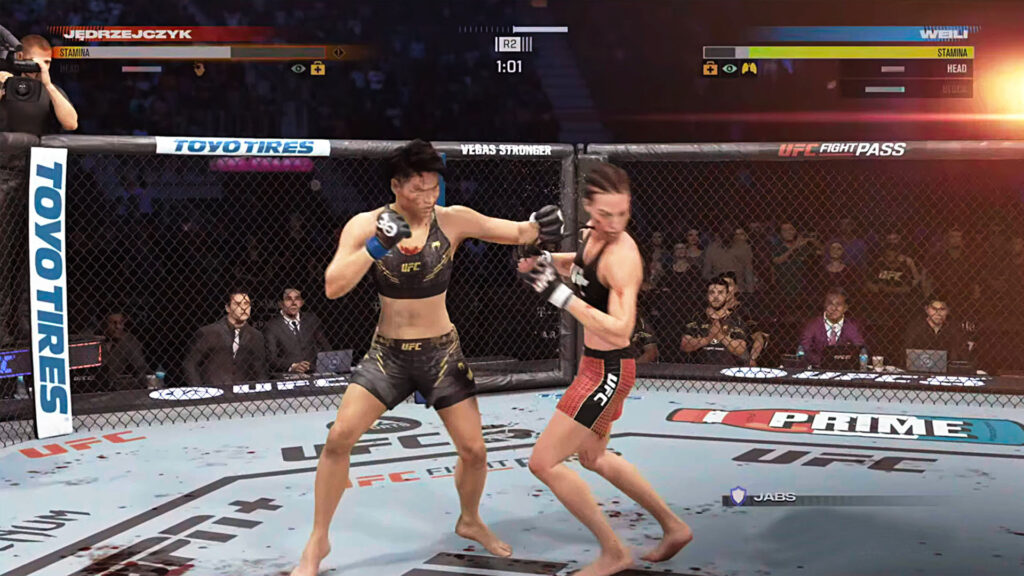This screenshot has height=576, width=1024.
Task: Click the Jabs shield icon
Action: [x=737, y=495]
